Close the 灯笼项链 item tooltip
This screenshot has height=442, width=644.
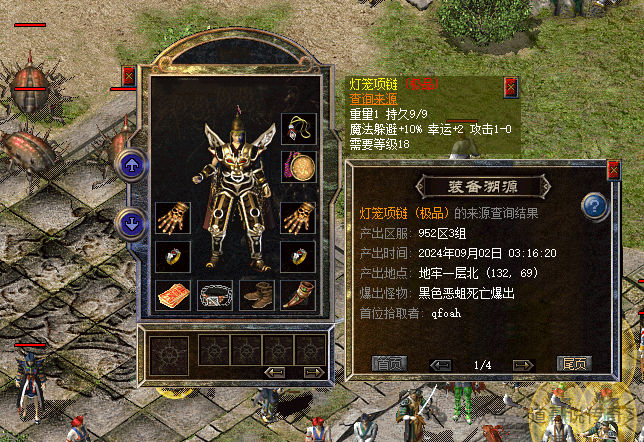point(511,87)
